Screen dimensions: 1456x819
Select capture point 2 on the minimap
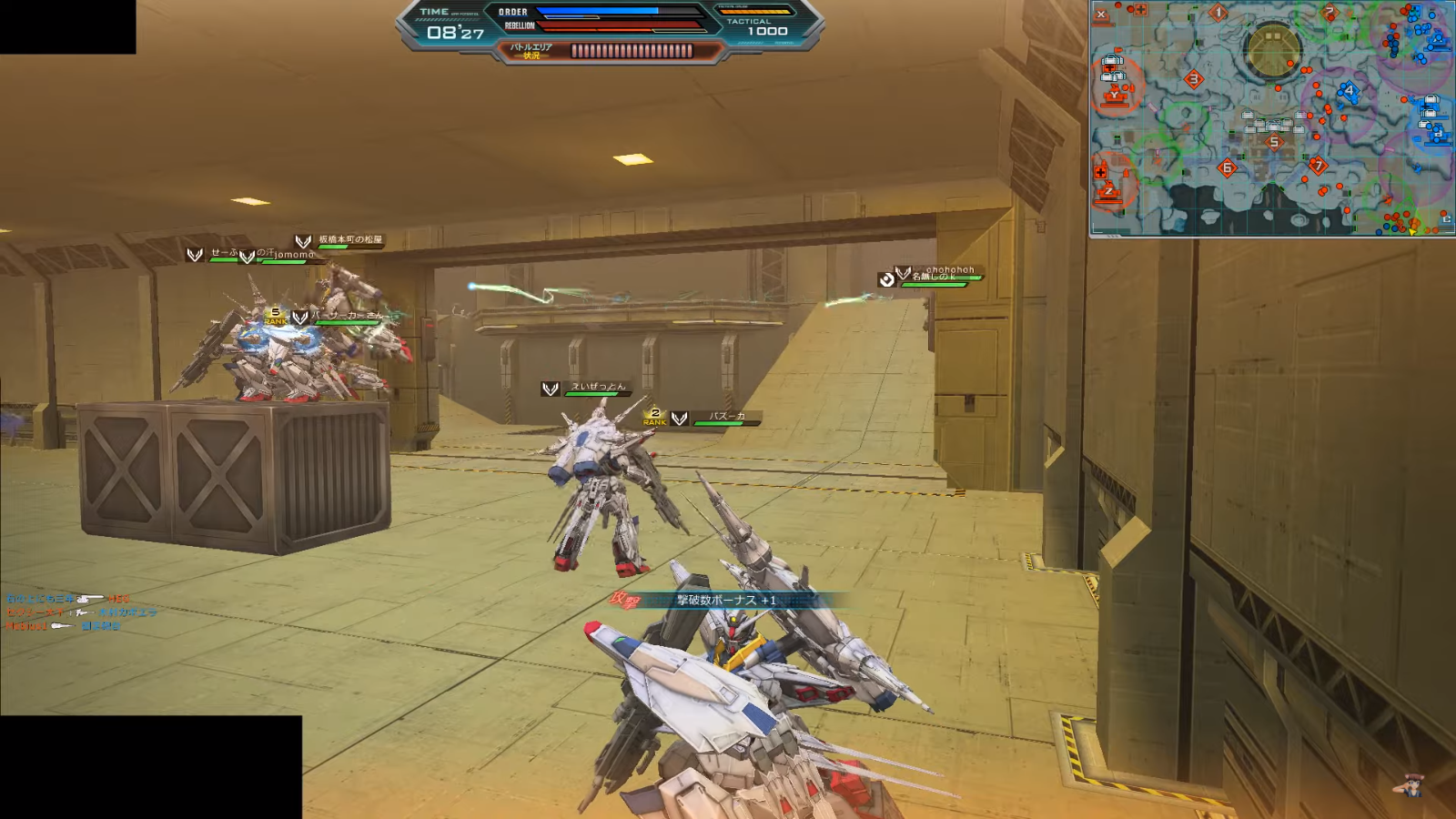pos(1330,13)
